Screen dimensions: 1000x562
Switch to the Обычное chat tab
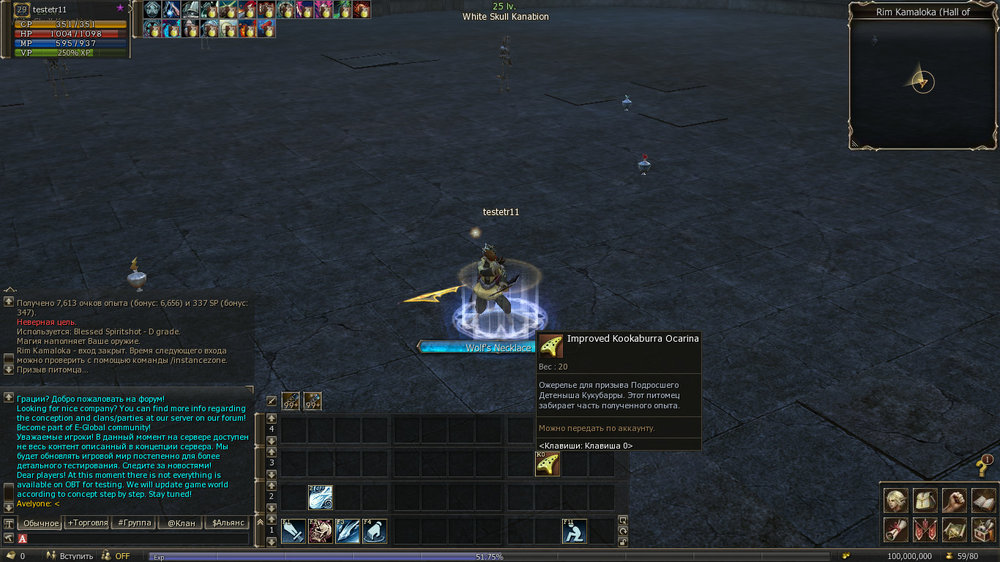pyautogui.click(x=41, y=523)
